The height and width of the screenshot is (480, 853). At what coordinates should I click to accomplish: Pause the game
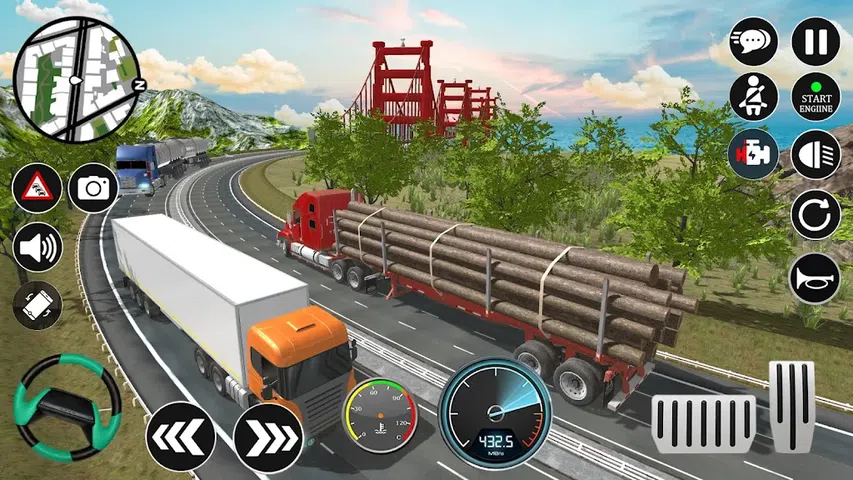click(x=816, y=42)
